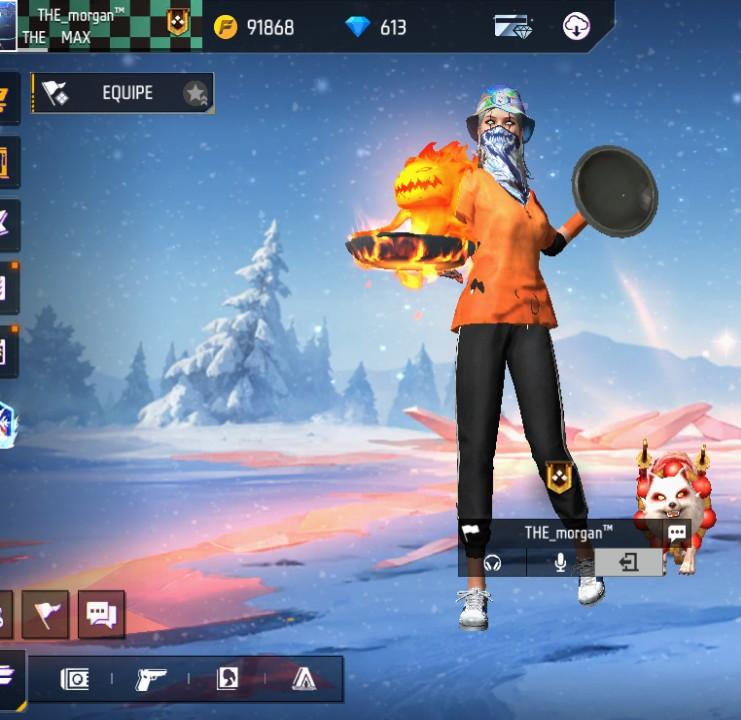Image resolution: width=741 pixels, height=720 pixels.
Task: Open the quick message bubble beside THE_morgan
Action: 677,533
